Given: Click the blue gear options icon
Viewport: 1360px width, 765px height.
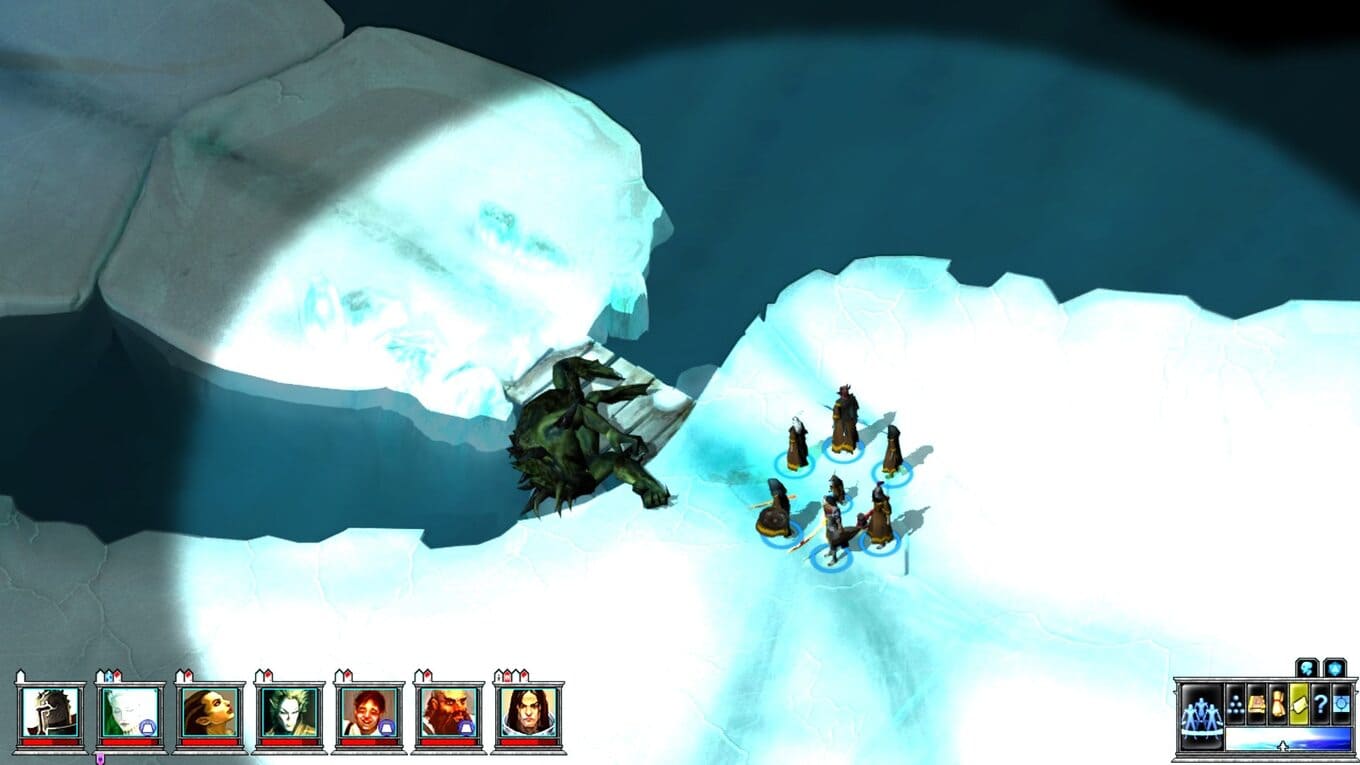Looking at the screenshot, I should tap(1341, 703).
